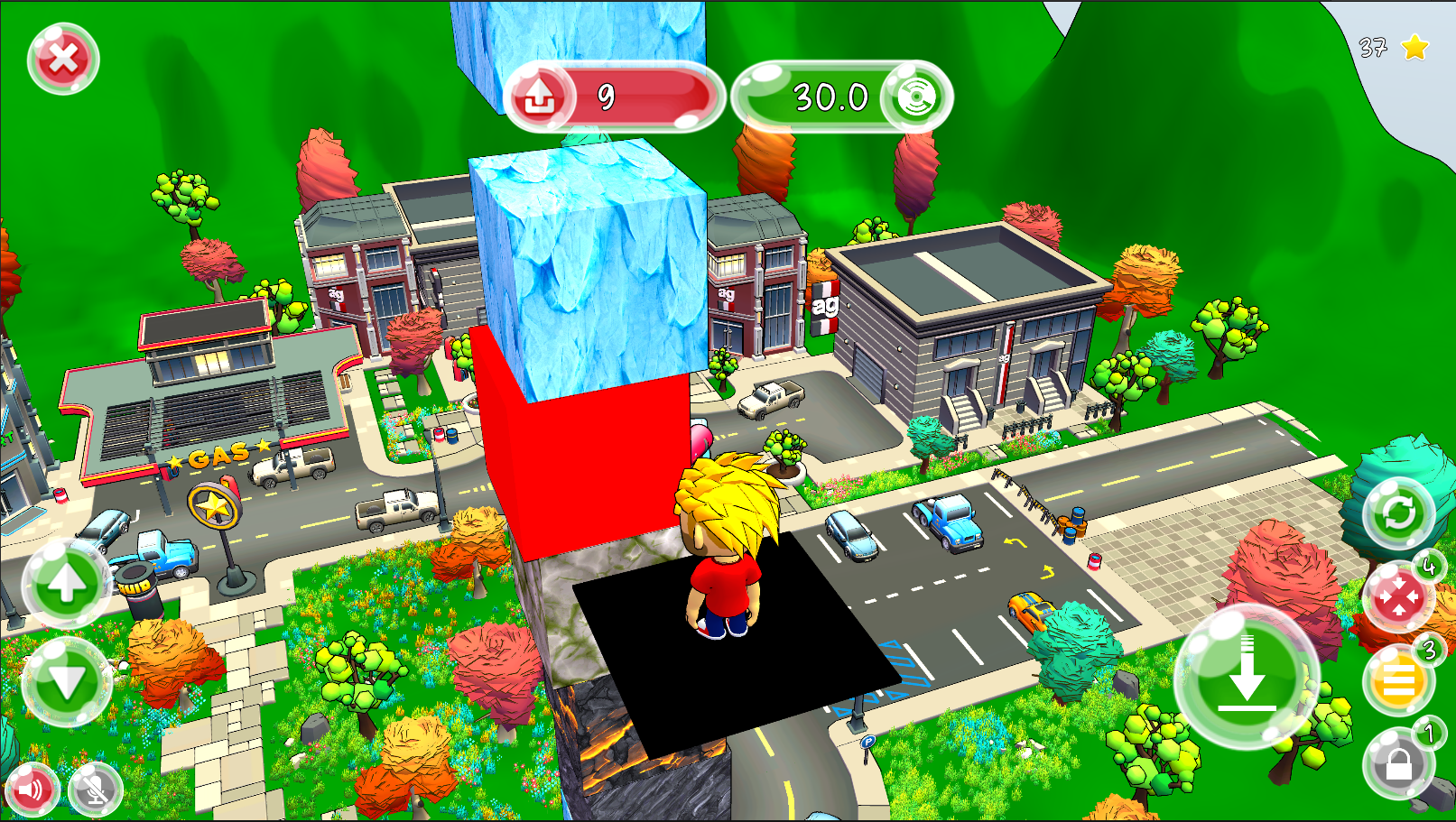Use the grey padlock power-up
This screenshot has width=1456, height=822.
(1398, 763)
